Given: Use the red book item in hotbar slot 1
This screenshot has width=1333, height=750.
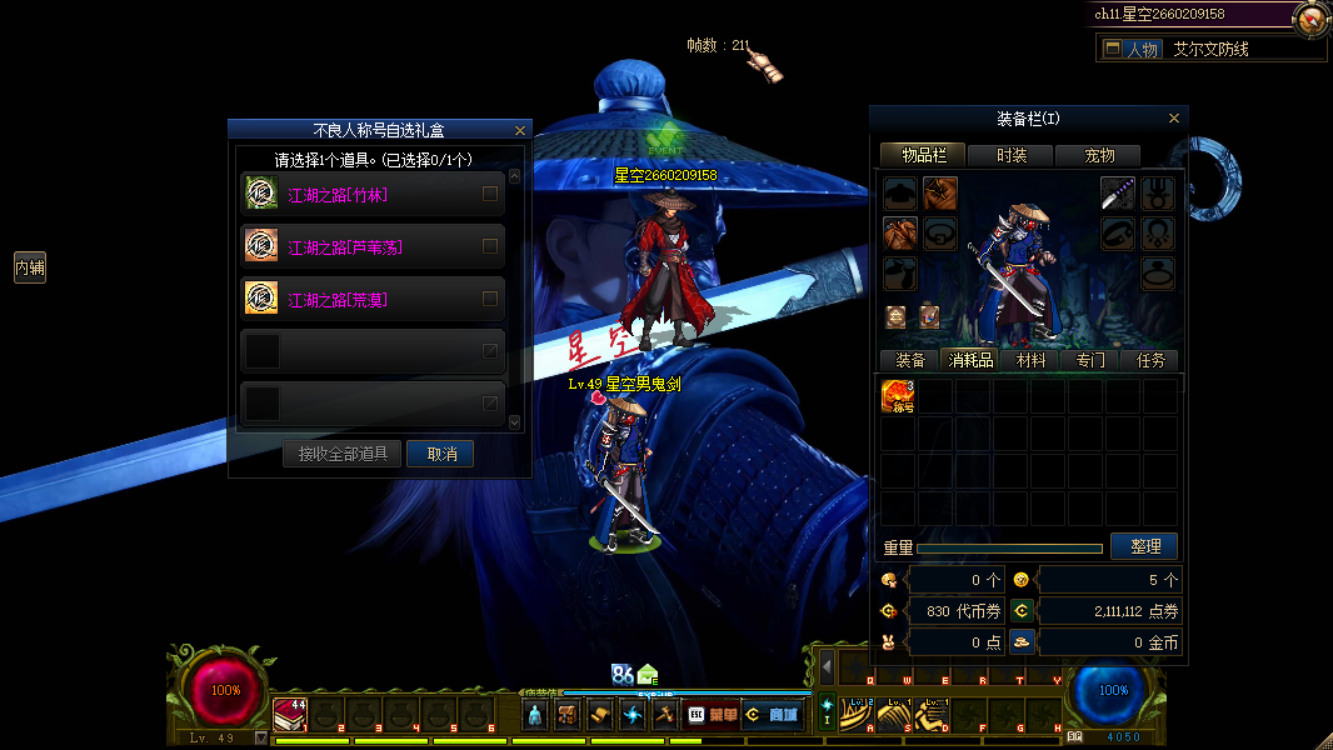Looking at the screenshot, I should pyautogui.click(x=290, y=714).
